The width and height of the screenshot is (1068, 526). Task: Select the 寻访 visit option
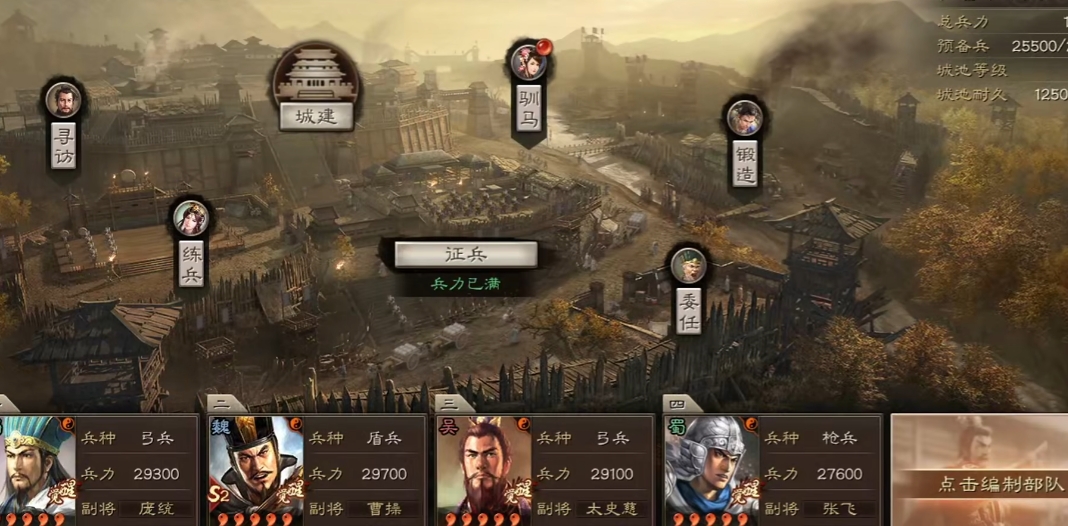click(63, 144)
